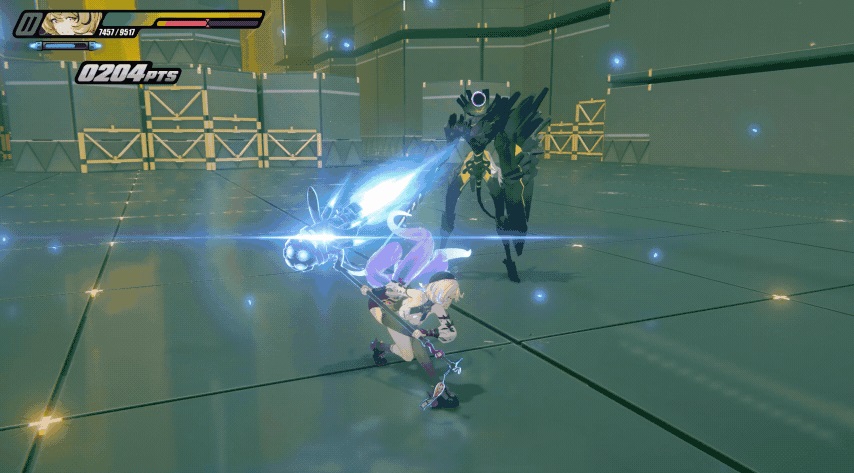Pause the game with the pause icon
Screen dimensions: 854x473
point(28,24)
